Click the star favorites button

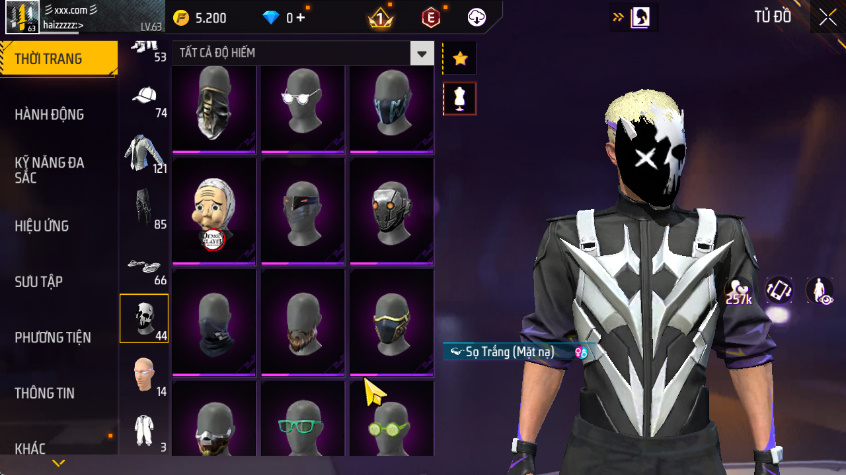click(x=460, y=59)
